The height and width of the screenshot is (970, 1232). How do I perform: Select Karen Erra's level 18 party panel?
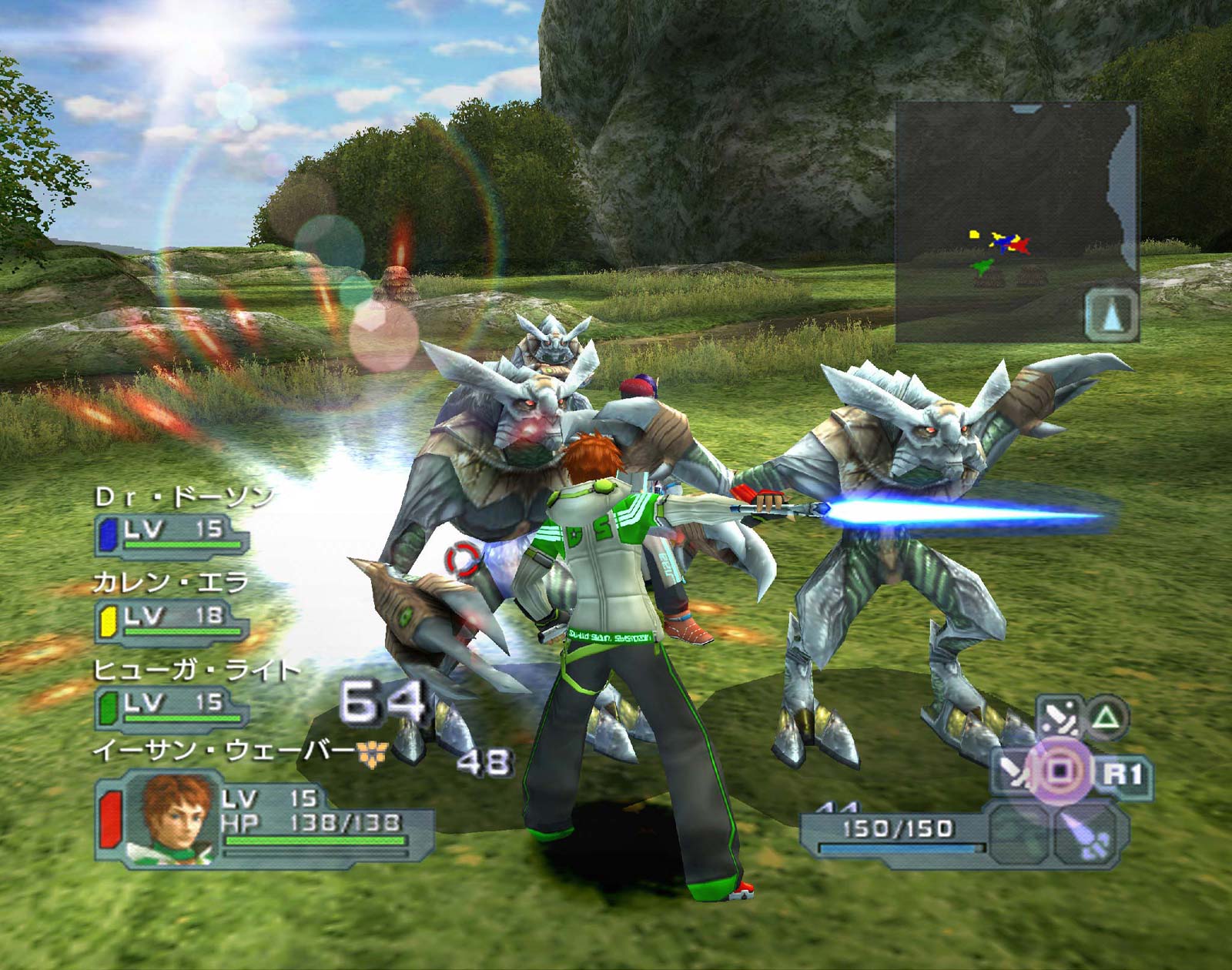click(x=172, y=622)
